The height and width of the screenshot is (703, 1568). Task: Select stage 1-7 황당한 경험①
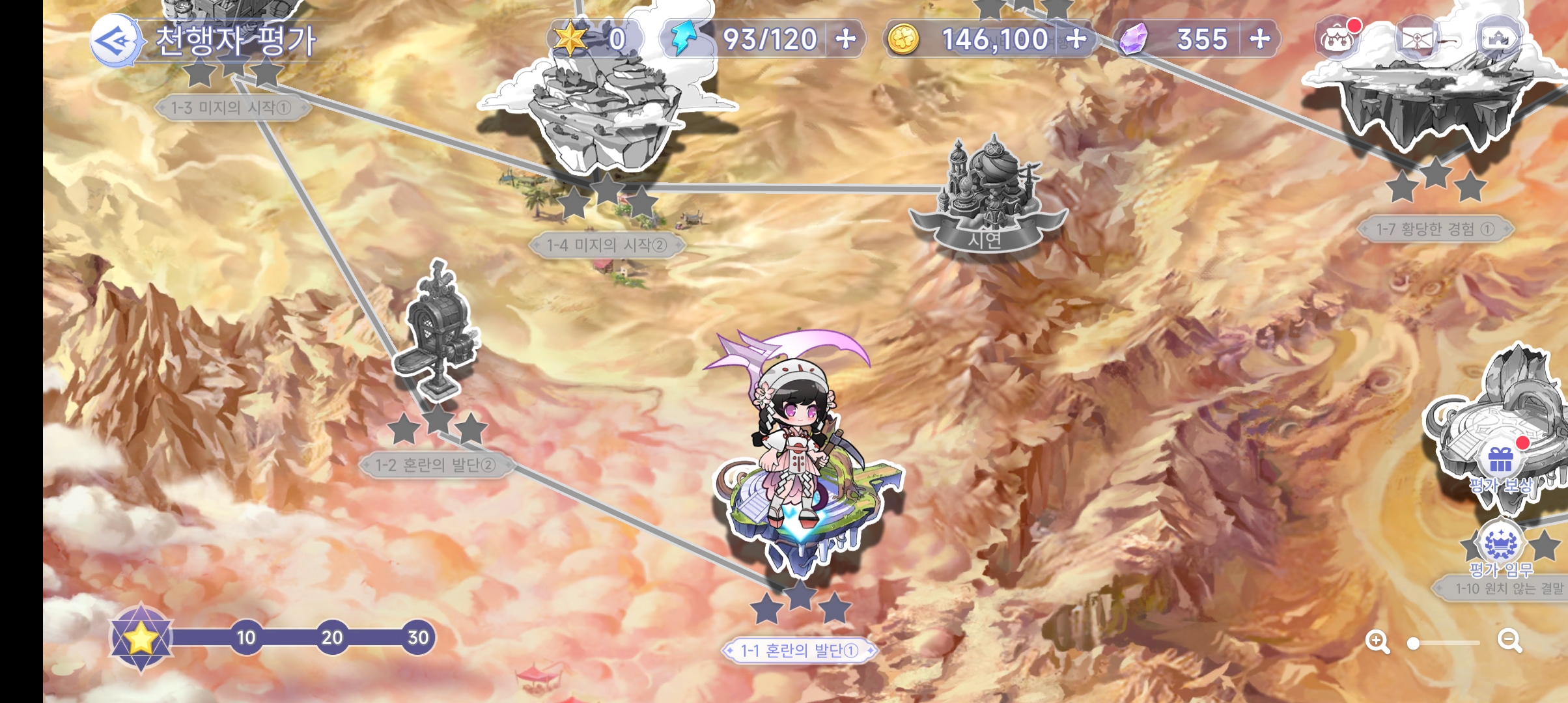(x=1435, y=228)
